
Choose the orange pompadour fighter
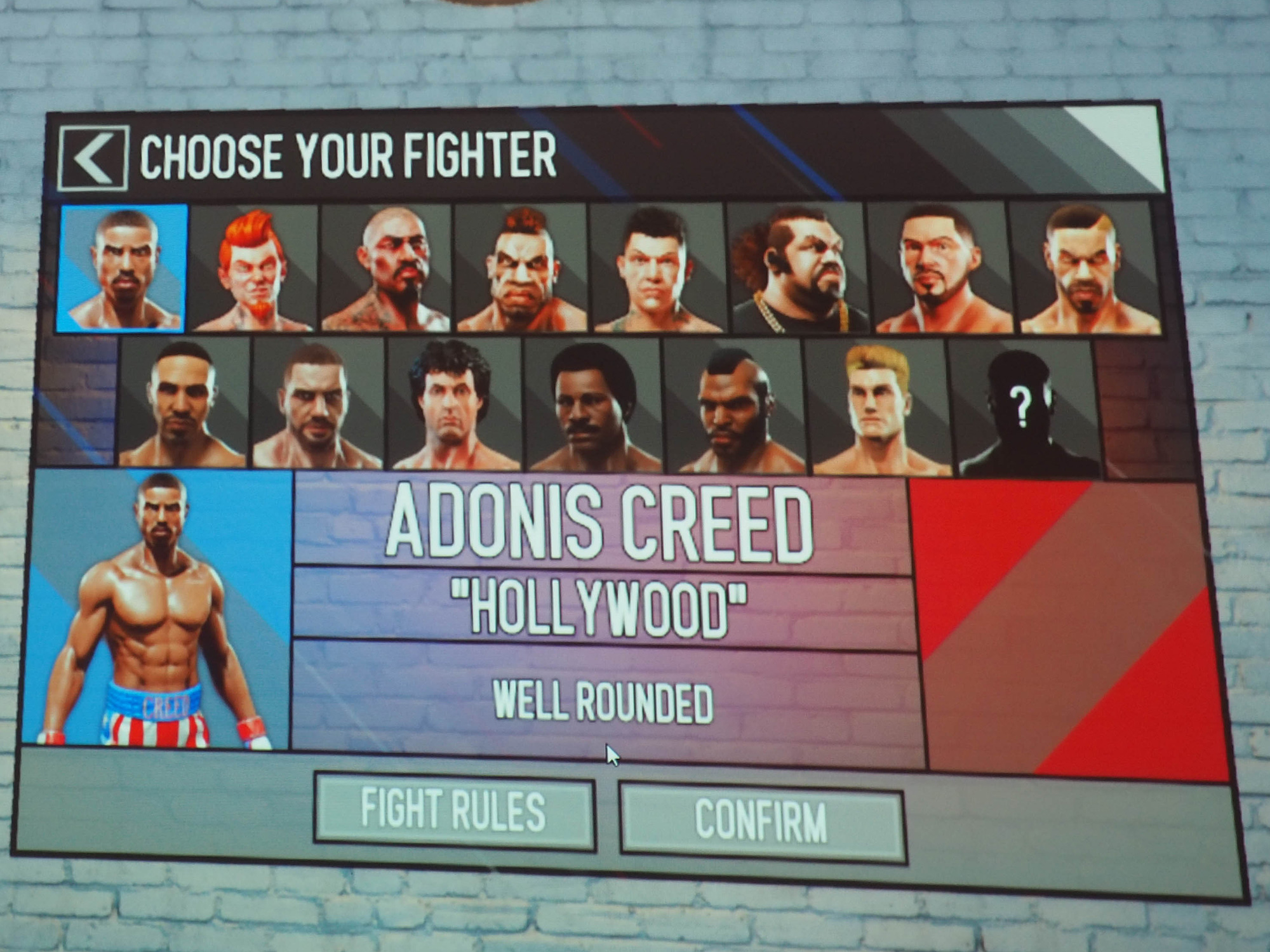[254, 270]
